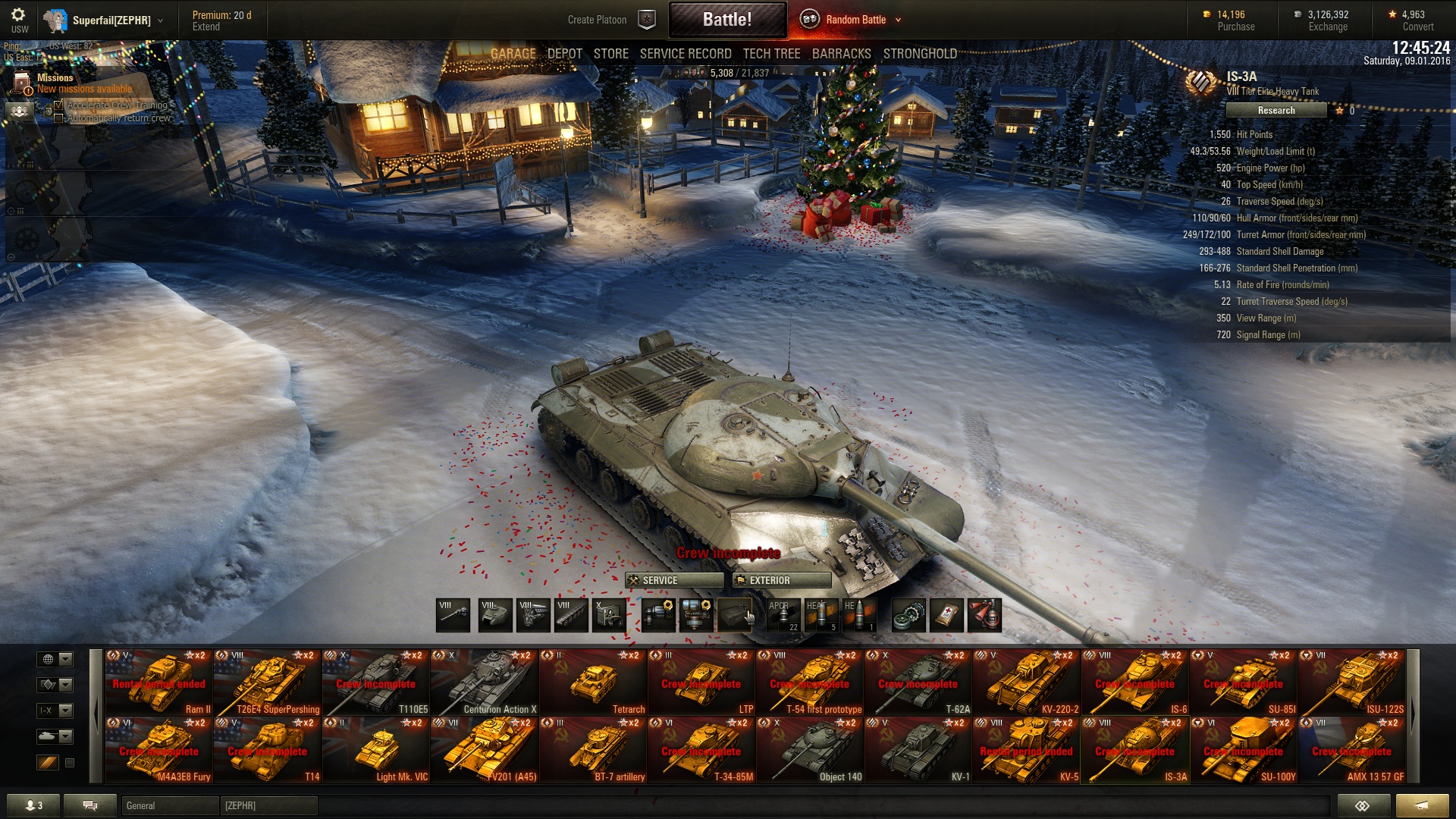Open the Barracks tab
The image size is (1456, 819).
coord(841,54)
